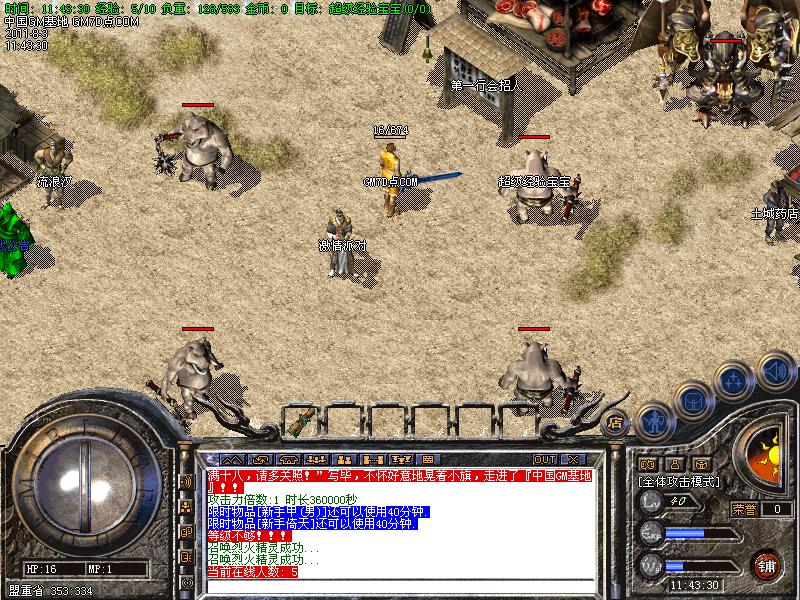Screen dimensions: 800x600
Task: Close the game with the X button
Action: 573,458
